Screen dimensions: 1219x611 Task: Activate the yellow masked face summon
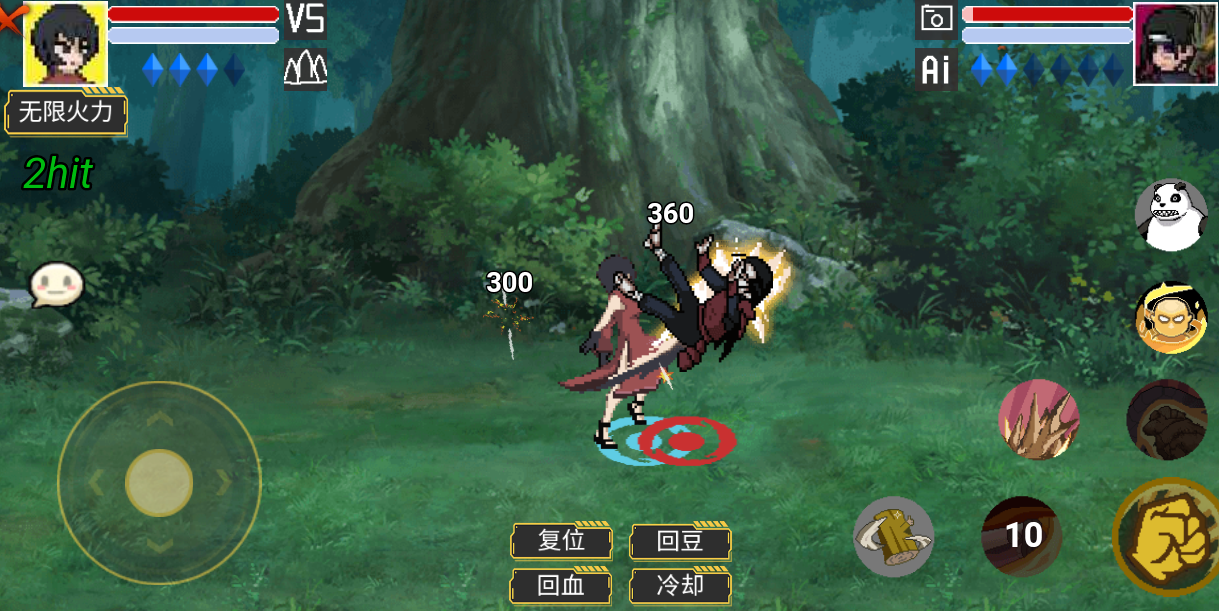1171,318
